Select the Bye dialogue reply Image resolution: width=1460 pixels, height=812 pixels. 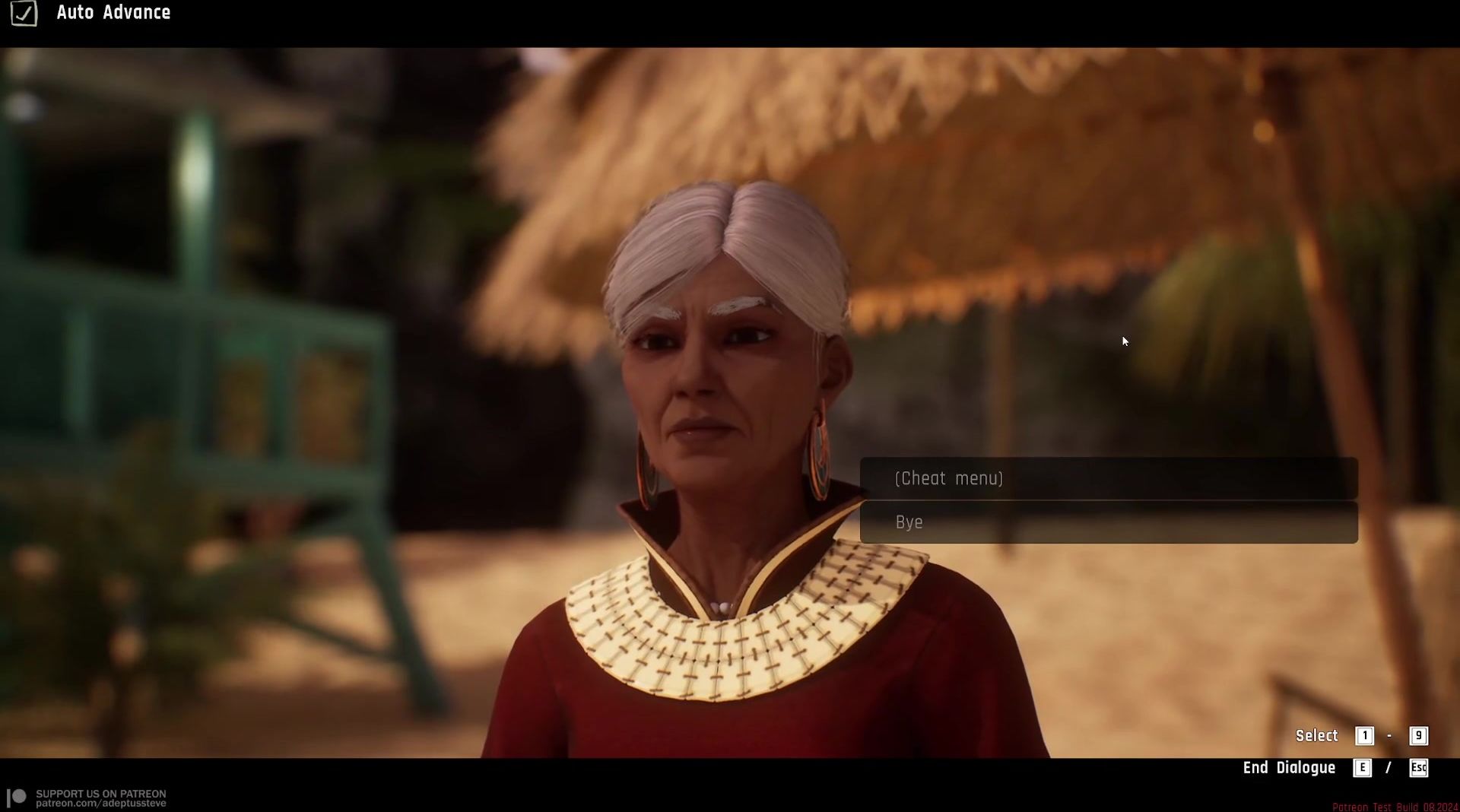pyautogui.click(x=1108, y=522)
